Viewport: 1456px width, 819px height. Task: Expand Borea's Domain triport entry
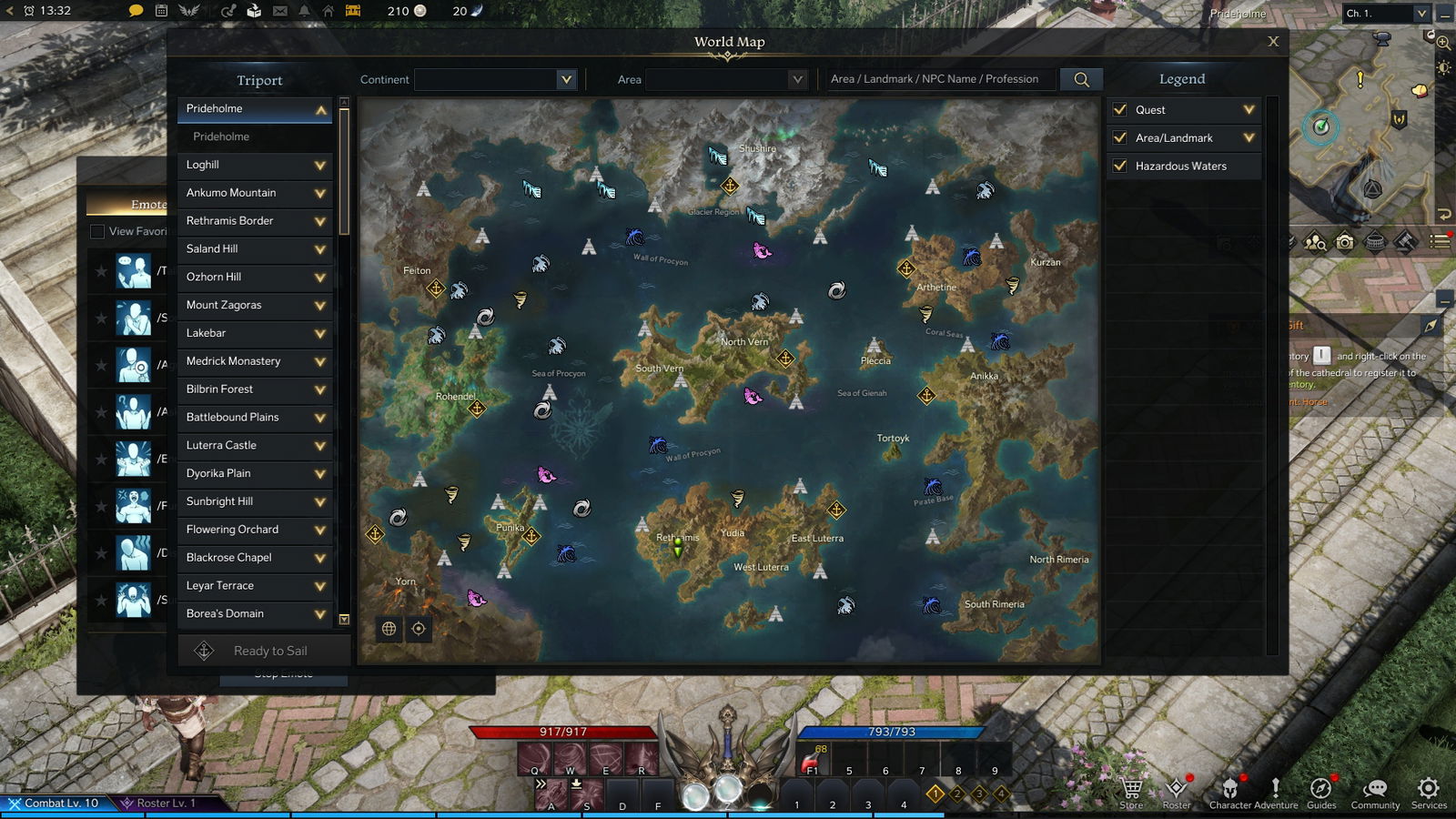(320, 614)
